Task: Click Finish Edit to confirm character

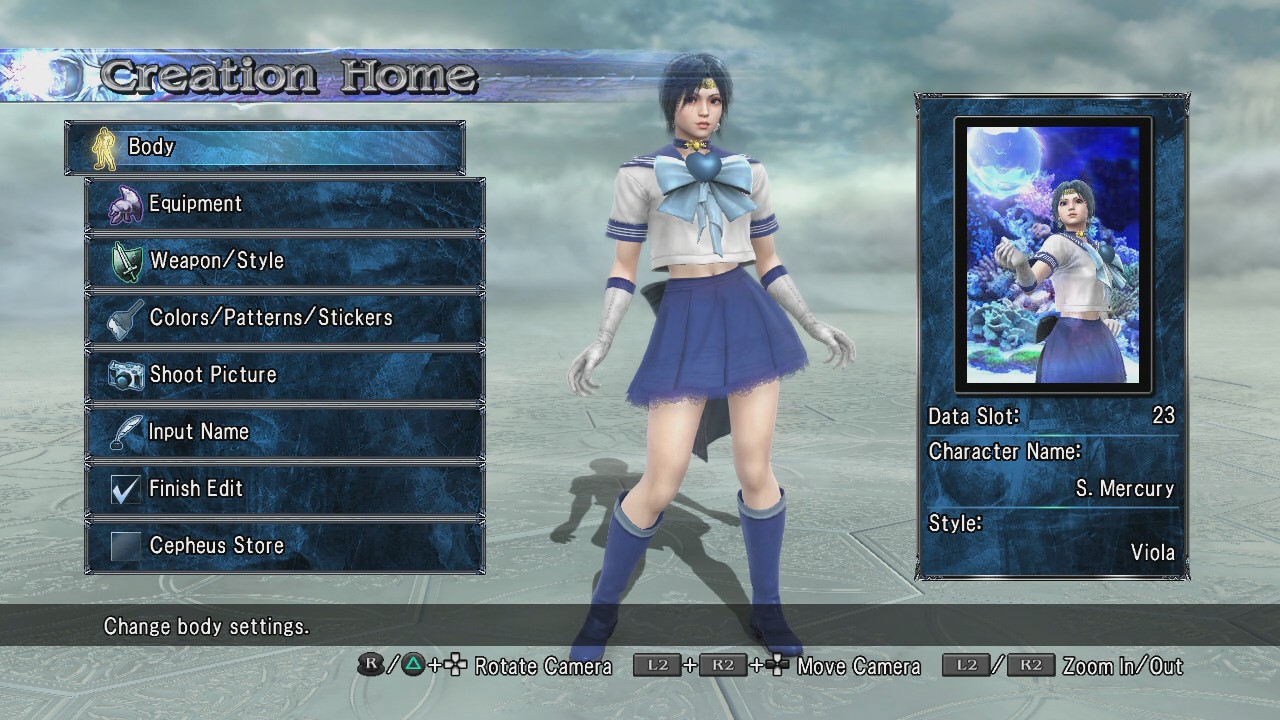Action: tap(285, 489)
